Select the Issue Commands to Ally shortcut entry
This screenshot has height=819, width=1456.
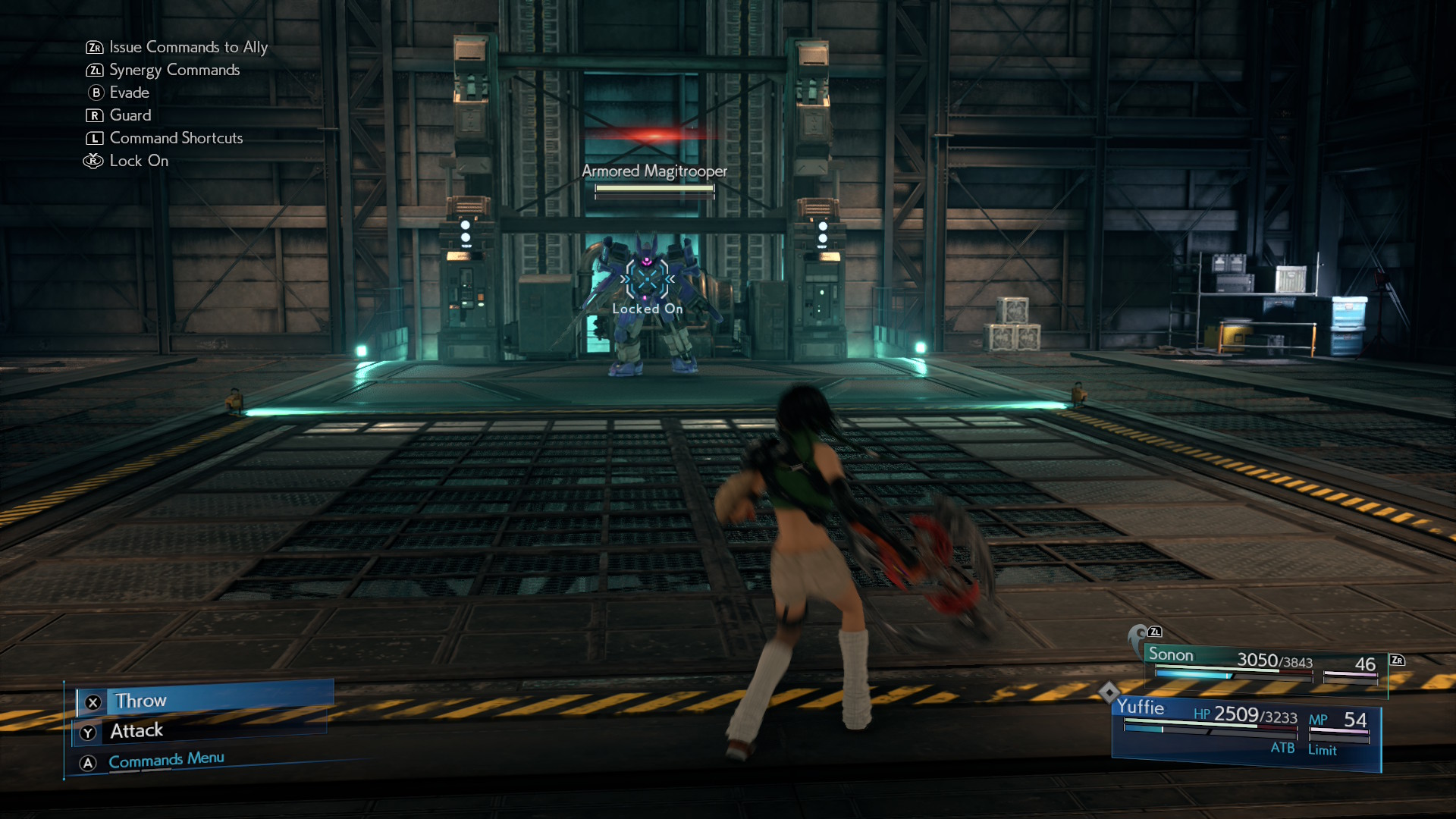187,47
